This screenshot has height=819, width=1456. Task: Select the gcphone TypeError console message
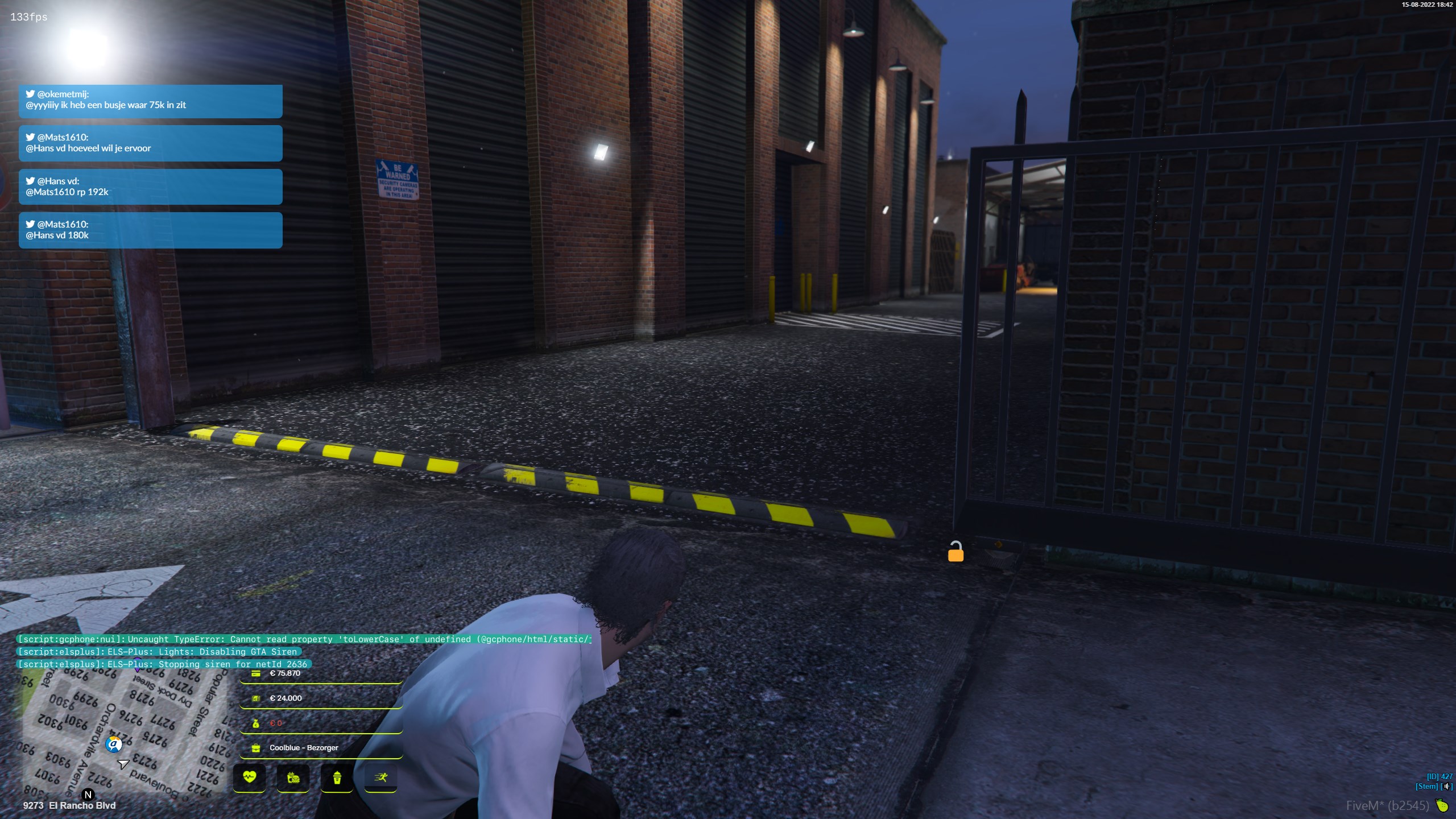pyautogui.click(x=305, y=639)
